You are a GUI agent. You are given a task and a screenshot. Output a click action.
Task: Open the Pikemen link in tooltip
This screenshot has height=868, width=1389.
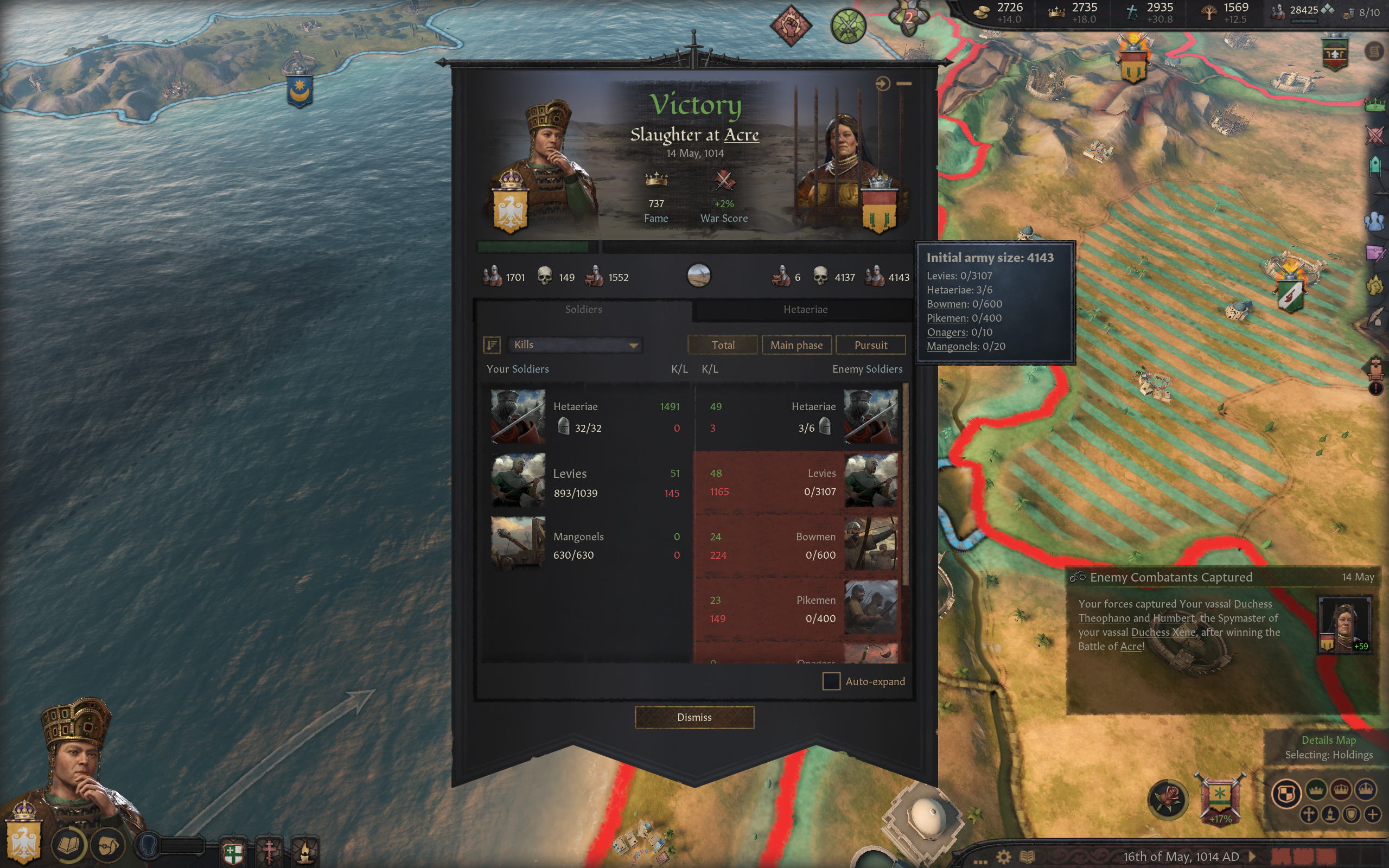946,318
